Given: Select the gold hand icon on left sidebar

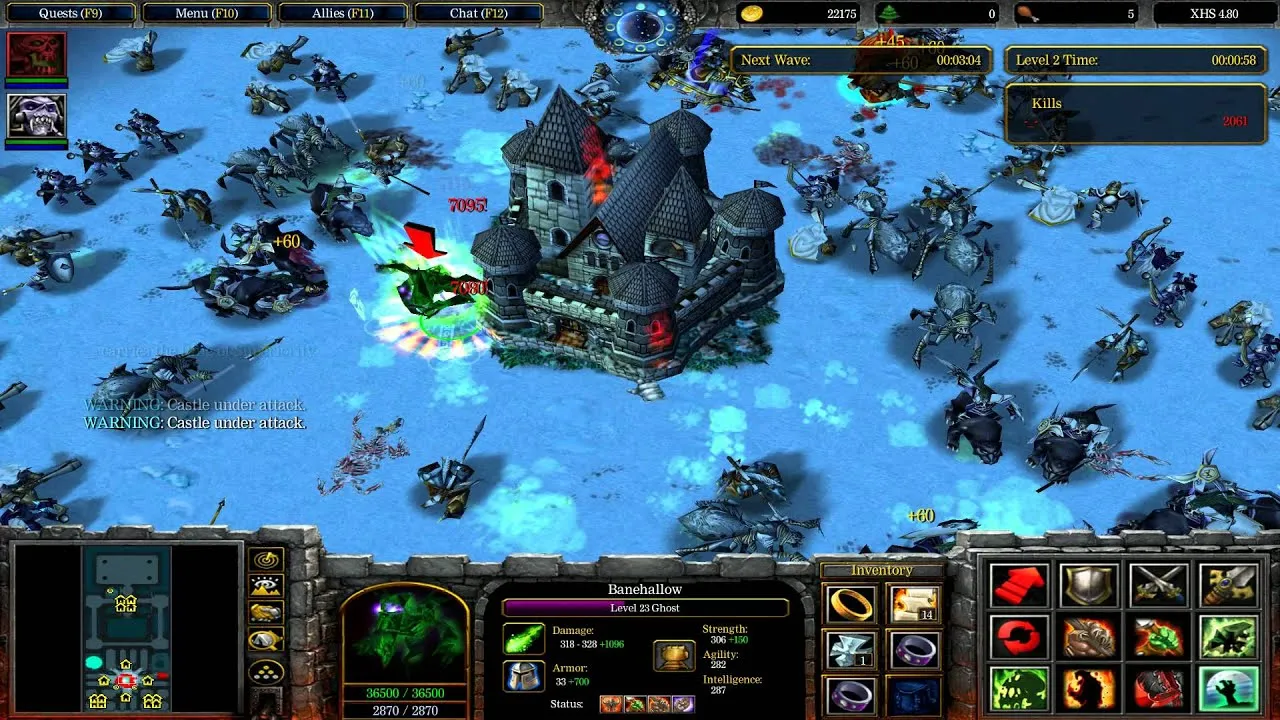Looking at the screenshot, I should click(x=264, y=611).
